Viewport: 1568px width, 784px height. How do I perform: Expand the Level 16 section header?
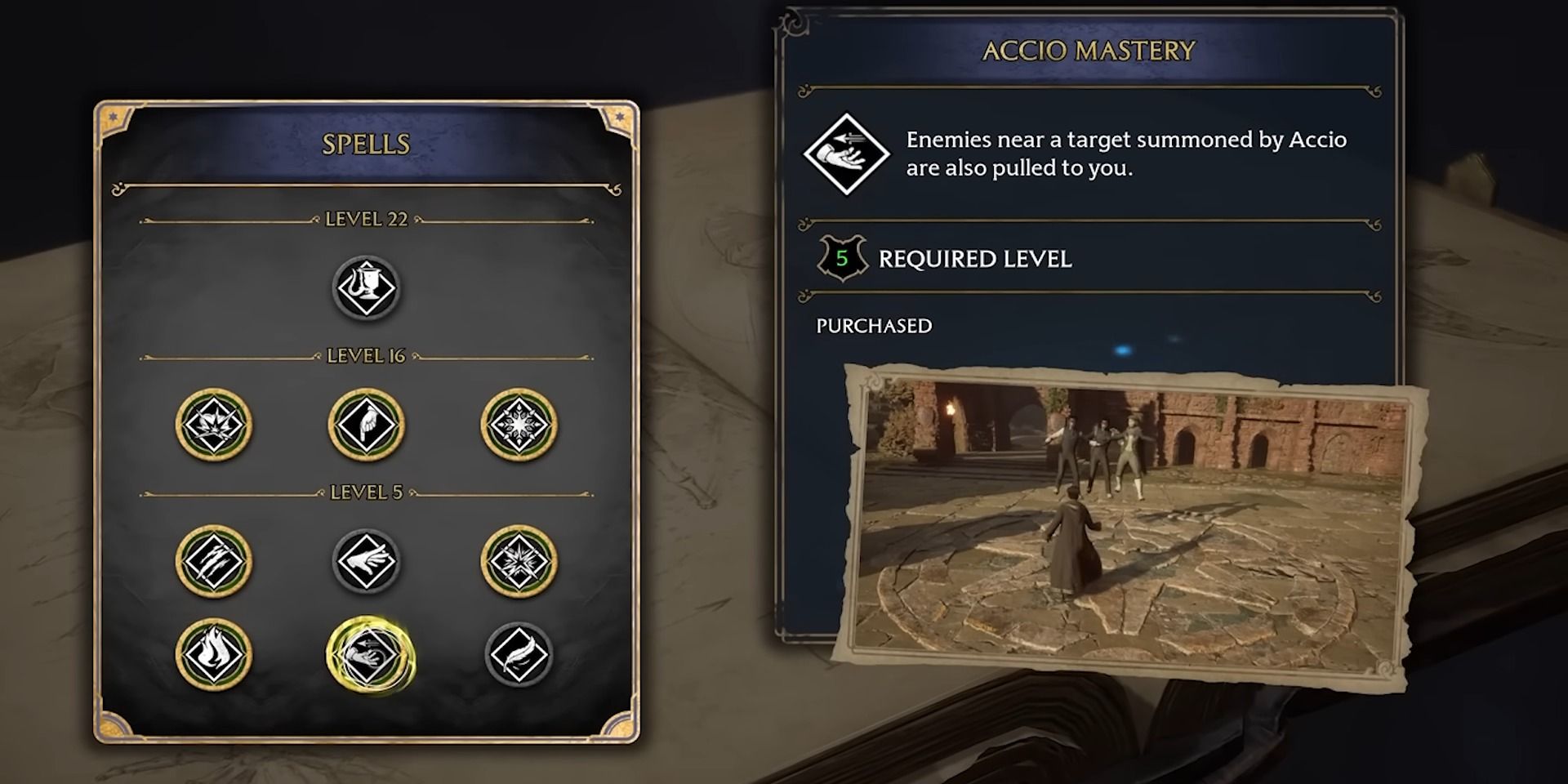pos(366,354)
